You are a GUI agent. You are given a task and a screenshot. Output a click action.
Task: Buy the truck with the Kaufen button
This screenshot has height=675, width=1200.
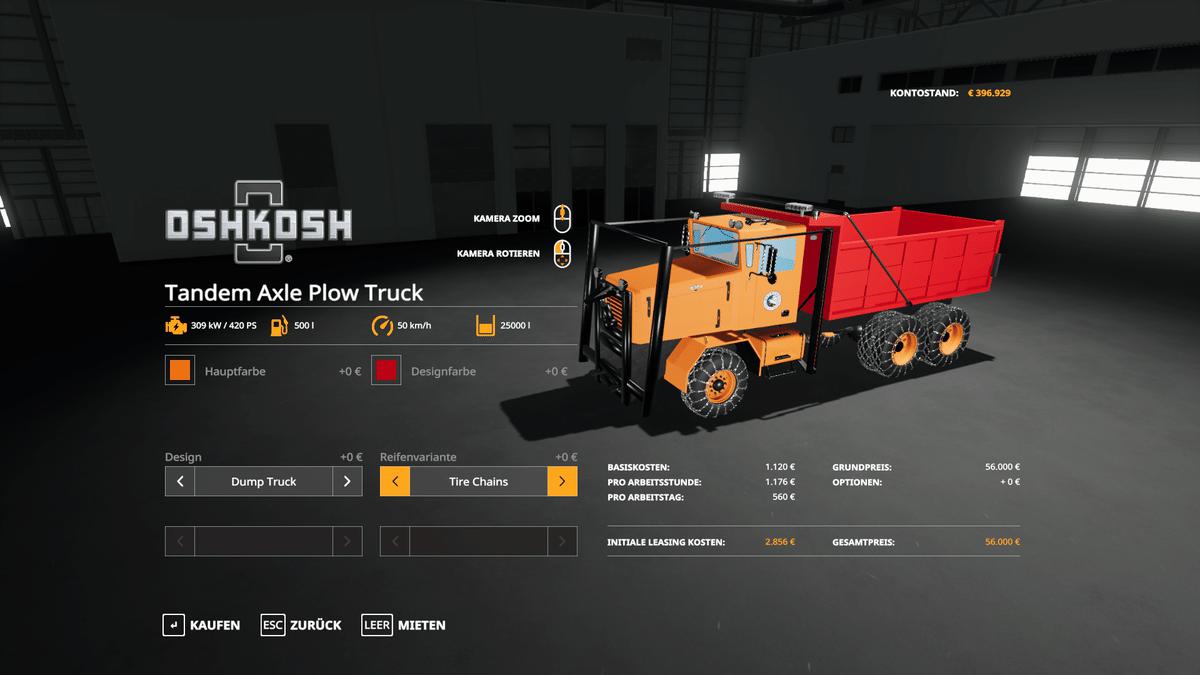click(x=202, y=625)
